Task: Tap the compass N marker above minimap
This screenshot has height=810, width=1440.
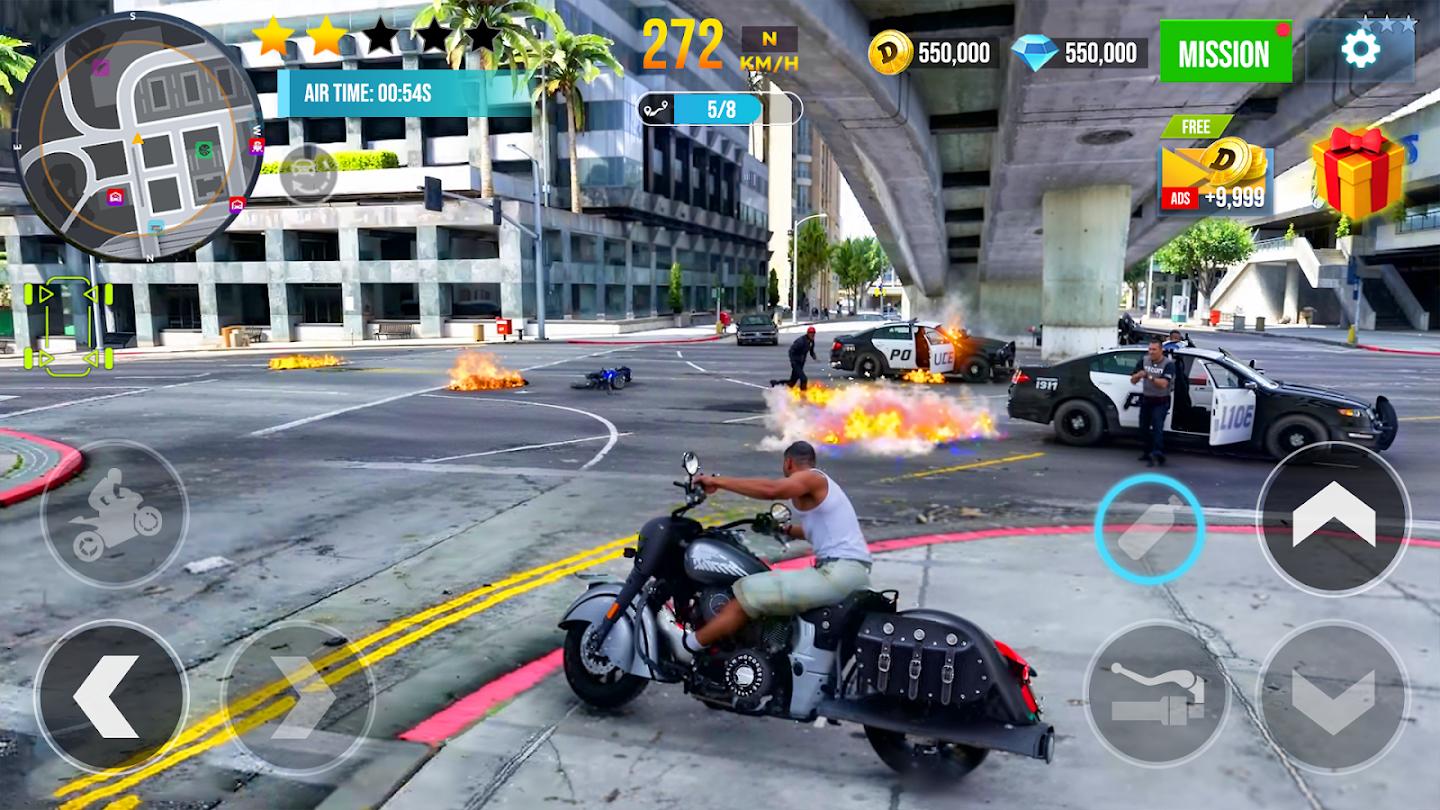Action: [150, 256]
